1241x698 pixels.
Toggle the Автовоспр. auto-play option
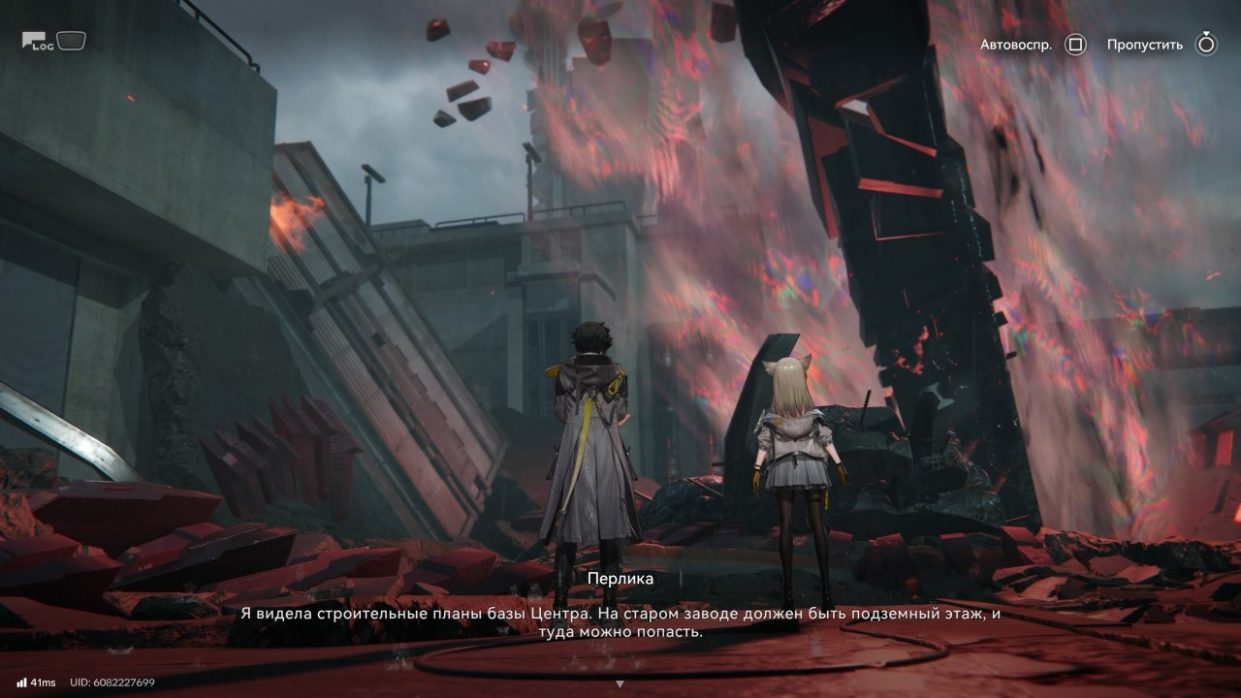point(1075,45)
